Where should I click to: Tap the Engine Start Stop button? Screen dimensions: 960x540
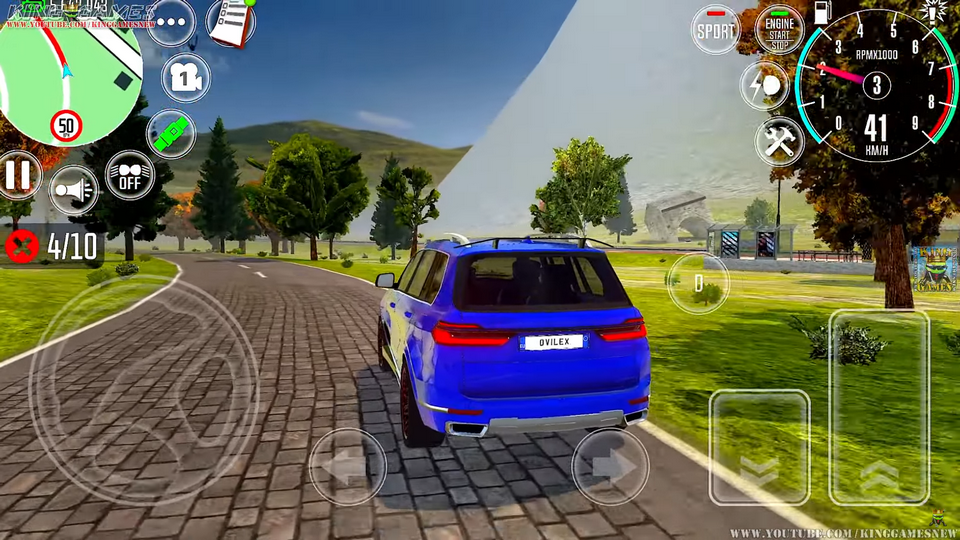[779, 29]
